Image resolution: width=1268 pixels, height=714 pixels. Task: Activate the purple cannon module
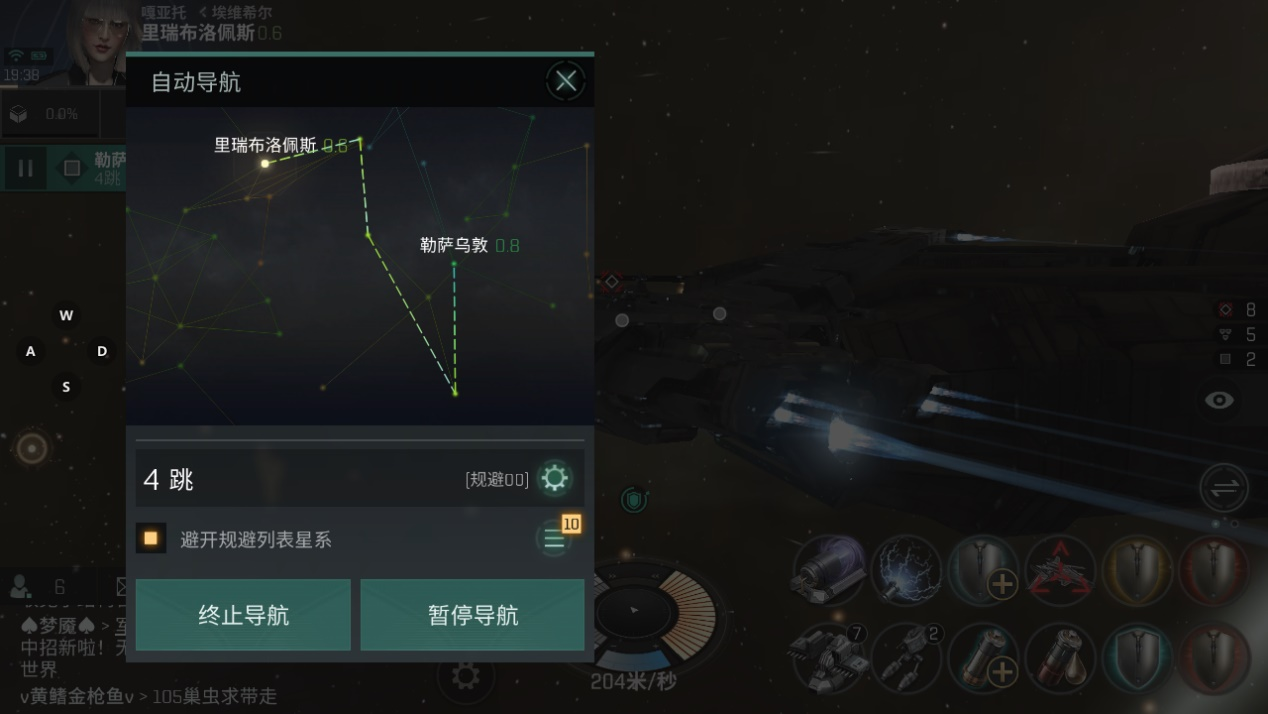[x=828, y=571]
